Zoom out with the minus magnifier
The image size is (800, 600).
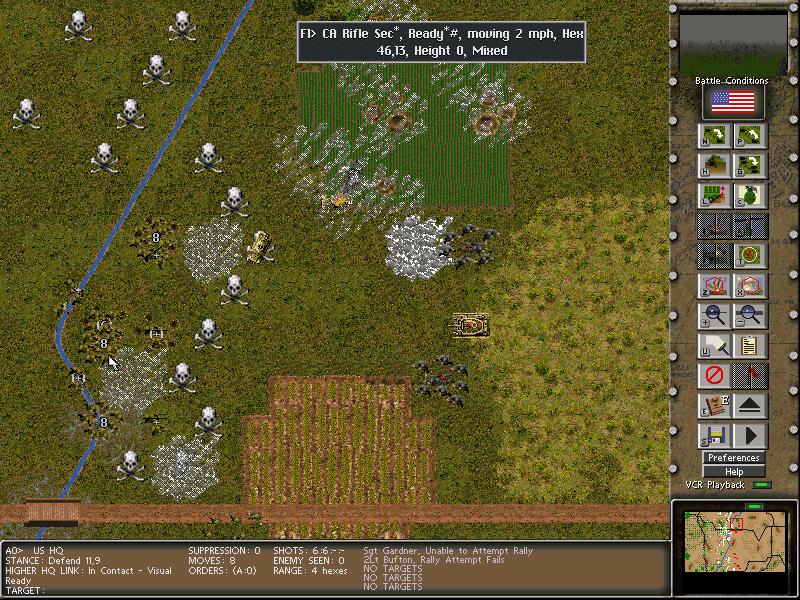click(750, 317)
